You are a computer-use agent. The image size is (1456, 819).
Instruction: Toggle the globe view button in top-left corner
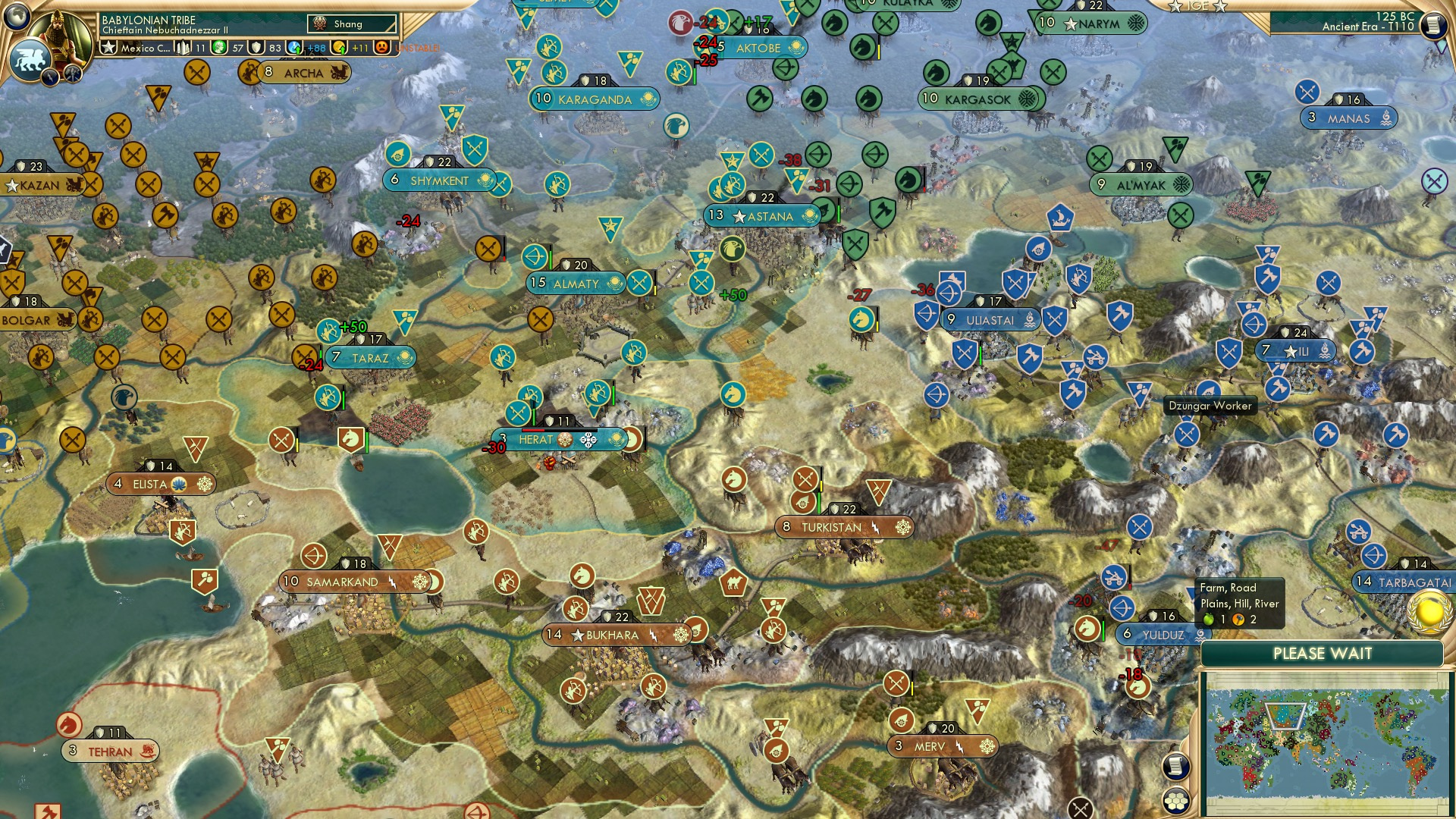(x=17, y=17)
